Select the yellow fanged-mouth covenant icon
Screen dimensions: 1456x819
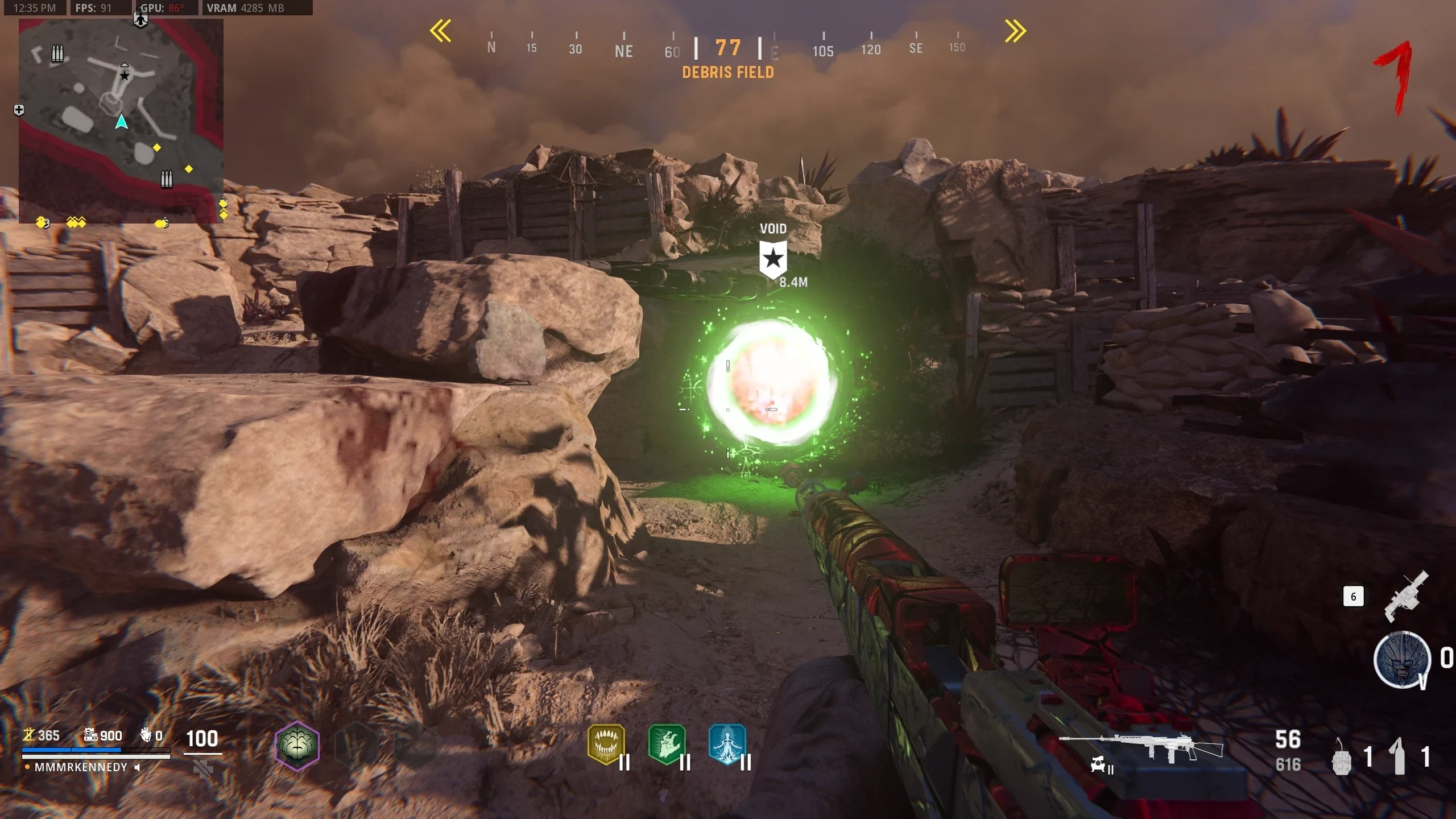606,744
